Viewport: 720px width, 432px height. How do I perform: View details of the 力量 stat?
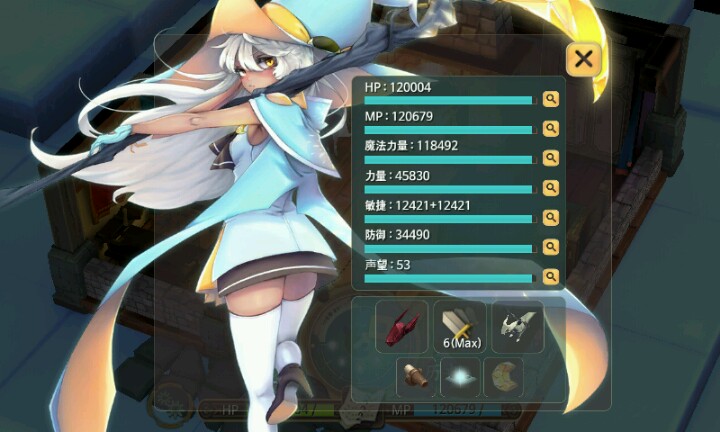coord(550,187)
